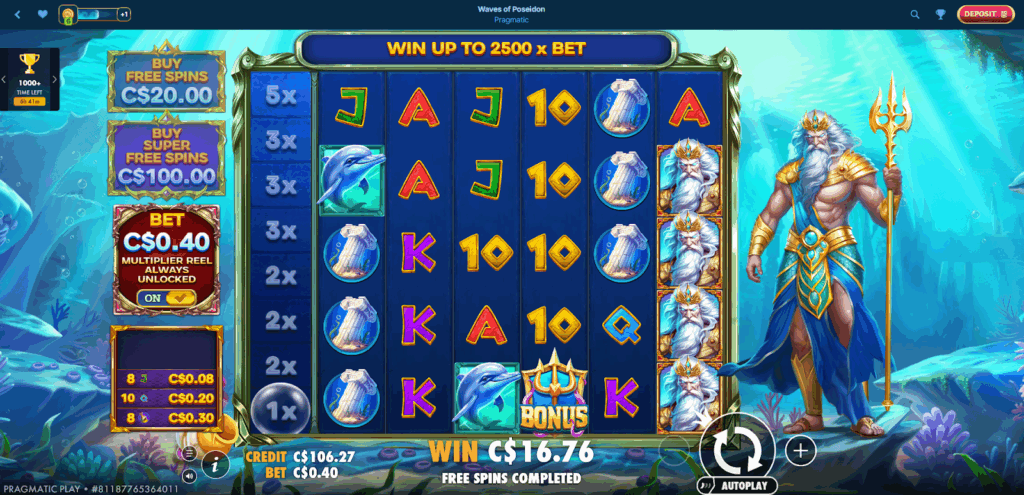Add game to favorites with heart icon

(x=41, y=14)
